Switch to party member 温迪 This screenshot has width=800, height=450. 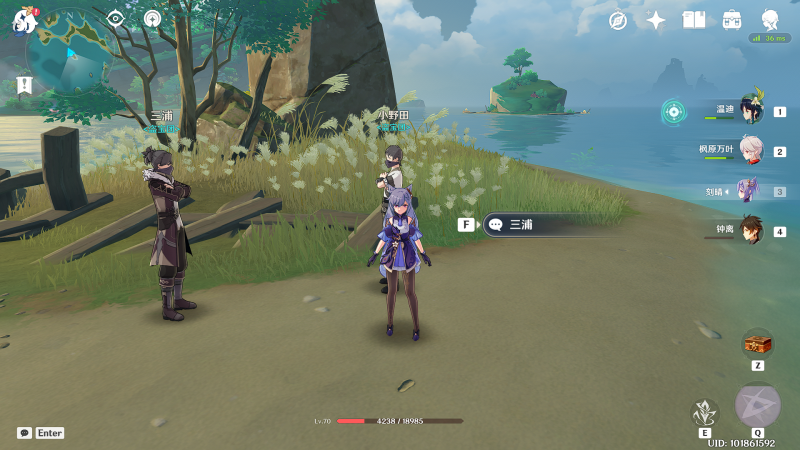pyautogui.click(x=750, y=111)
